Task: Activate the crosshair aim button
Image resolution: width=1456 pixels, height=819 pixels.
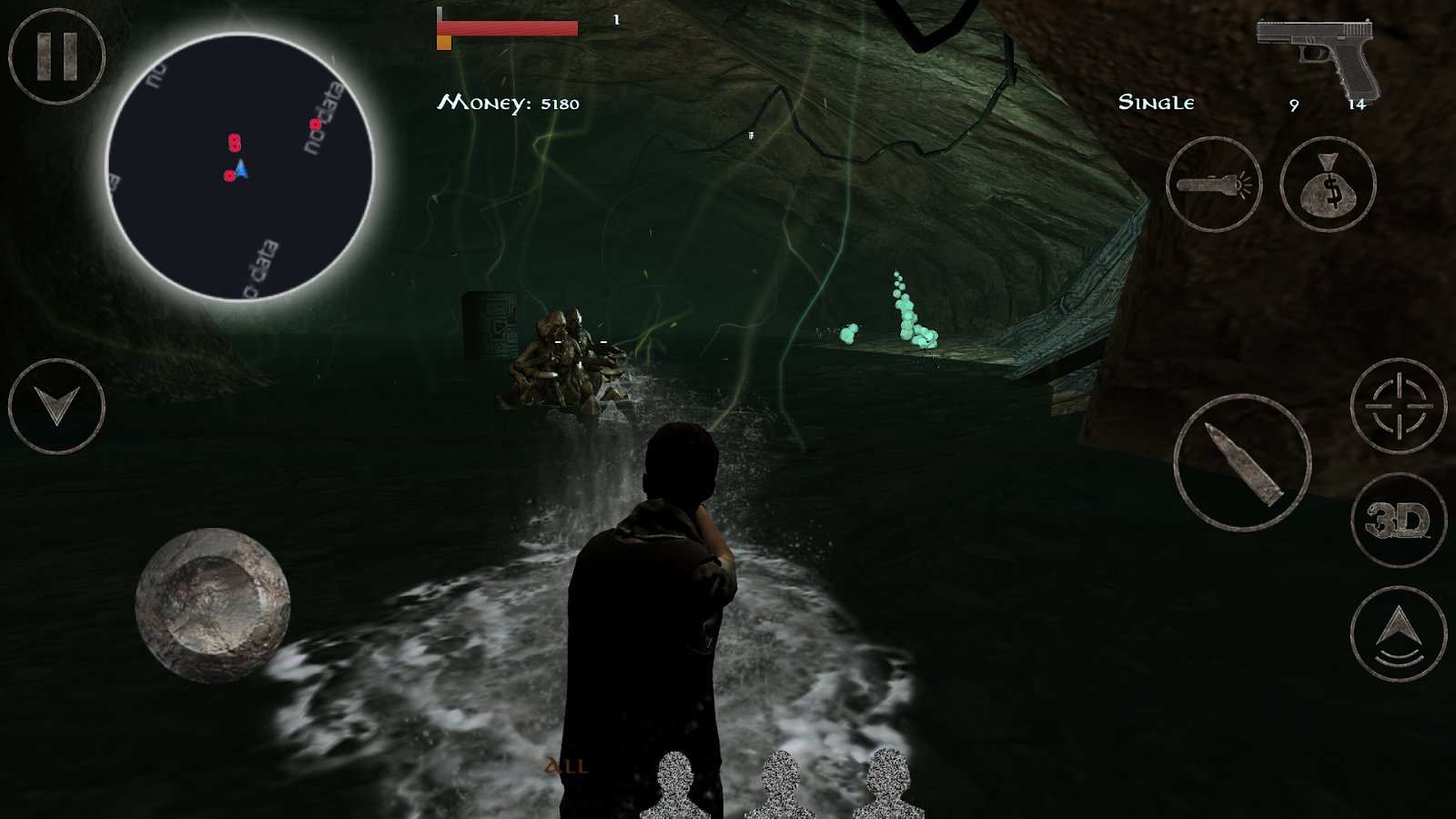Action: click(x=1399, y=406)
